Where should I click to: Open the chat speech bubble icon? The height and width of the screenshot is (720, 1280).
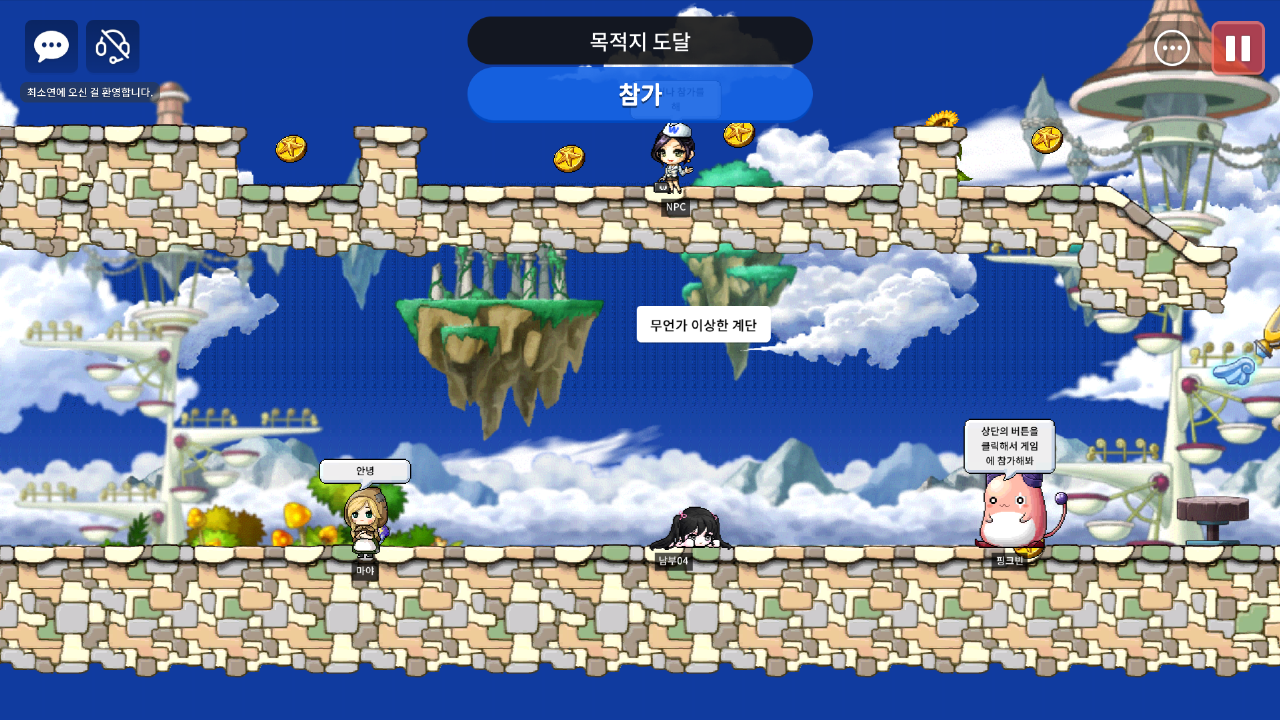point(50,46)
